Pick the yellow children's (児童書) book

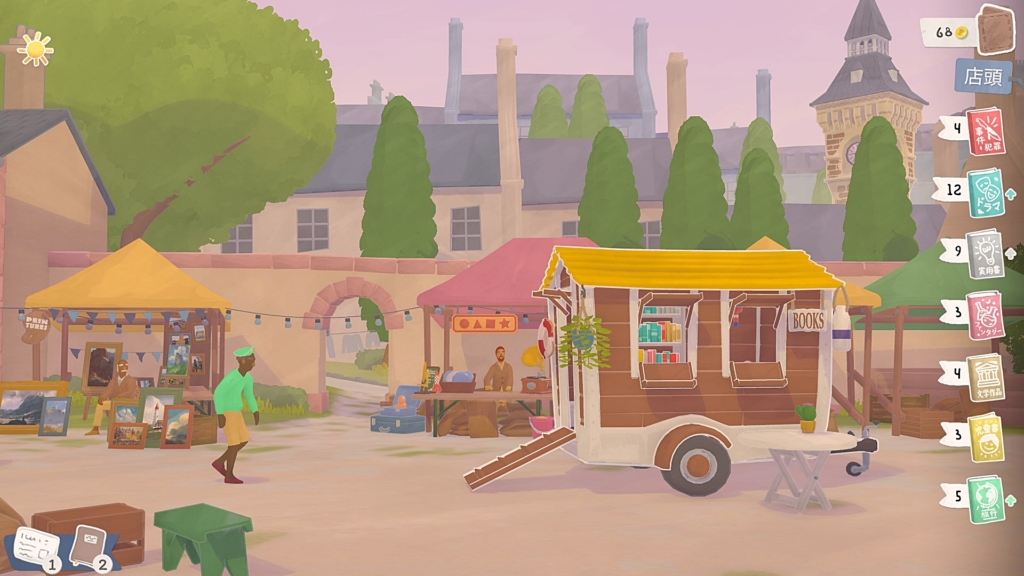pyautogui.click(x=986, y=438)
